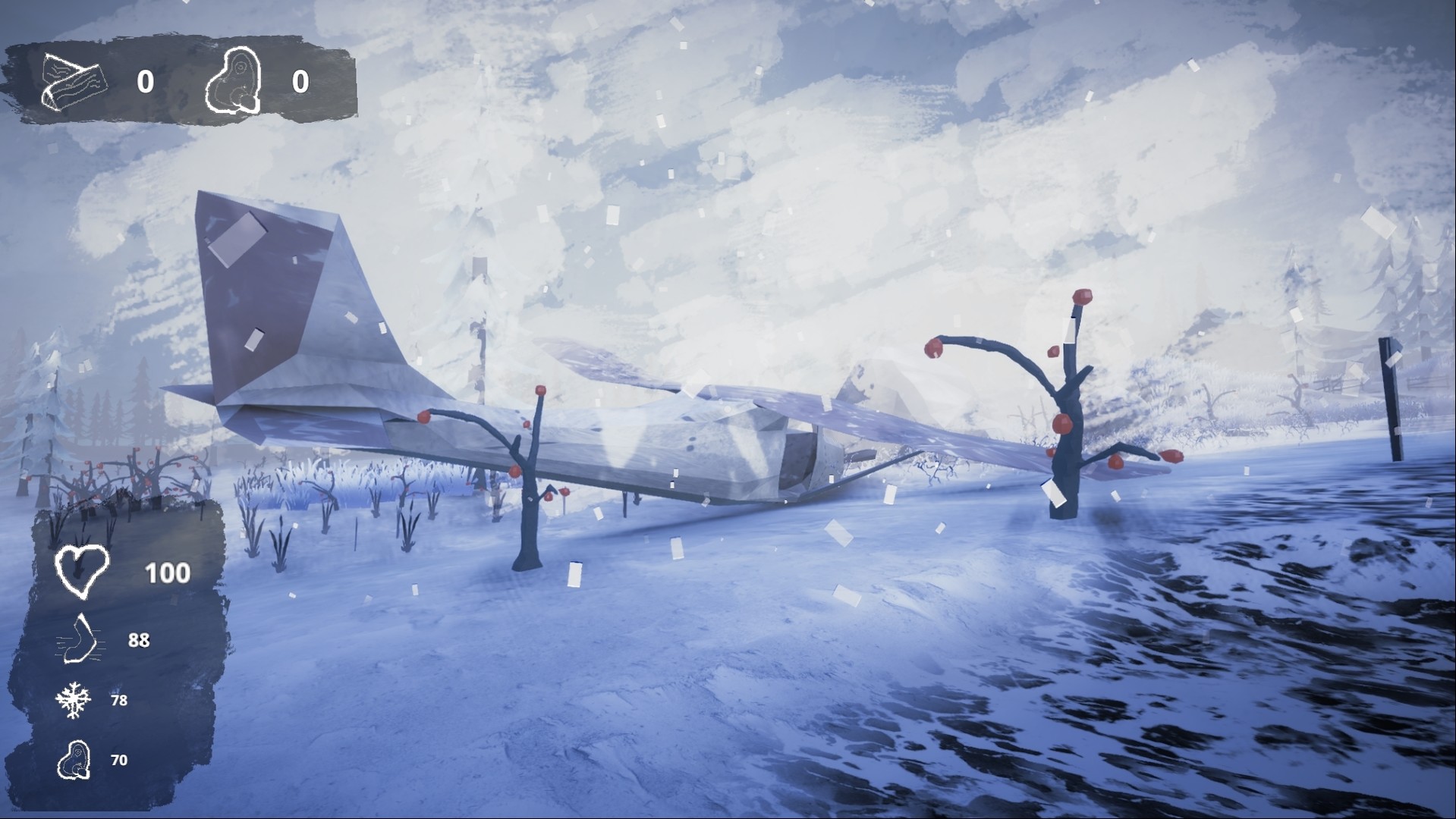Click the meat hunger icon in the status panel

(74, 758)
